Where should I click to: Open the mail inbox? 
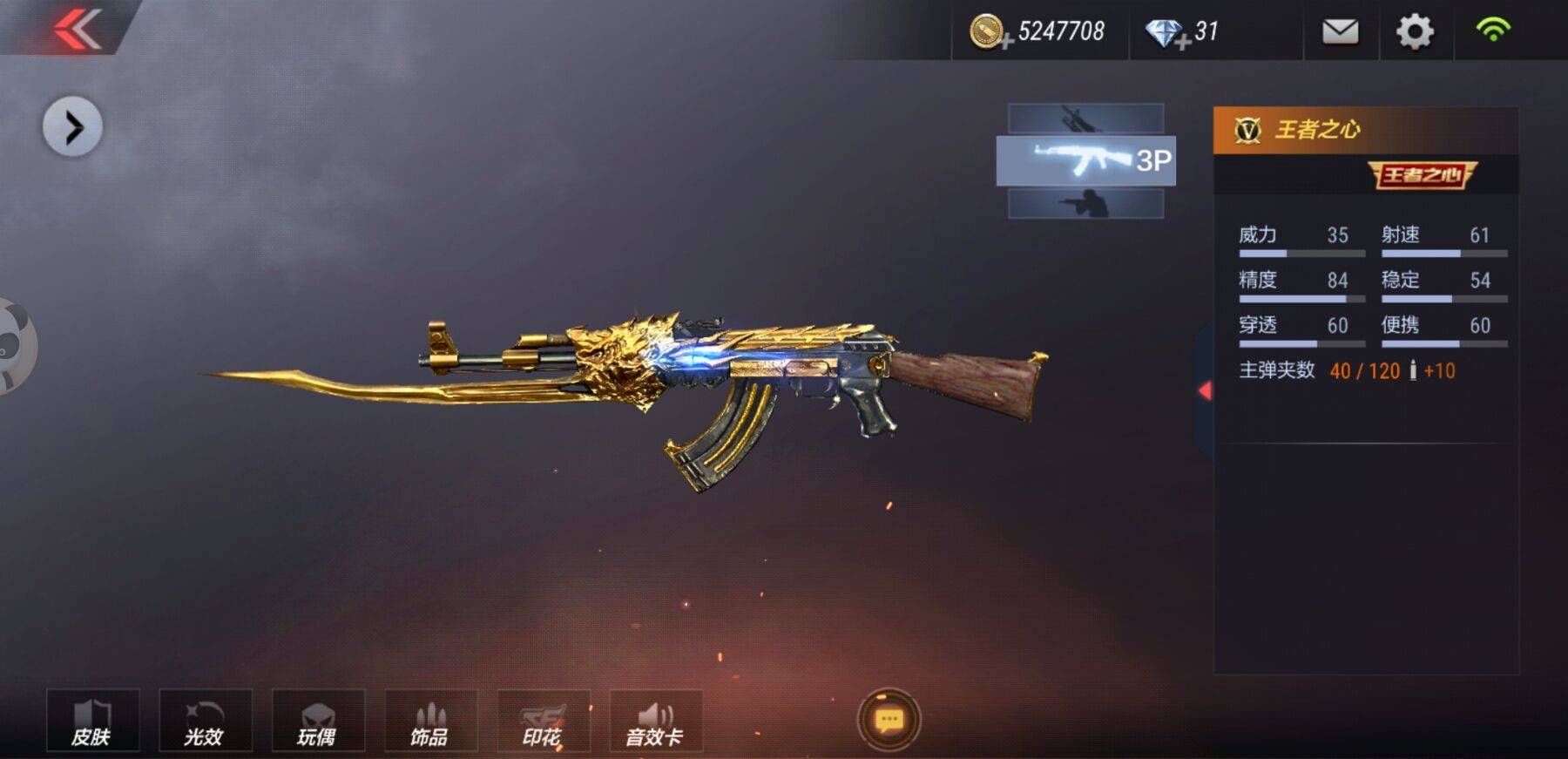[1340, 32]
